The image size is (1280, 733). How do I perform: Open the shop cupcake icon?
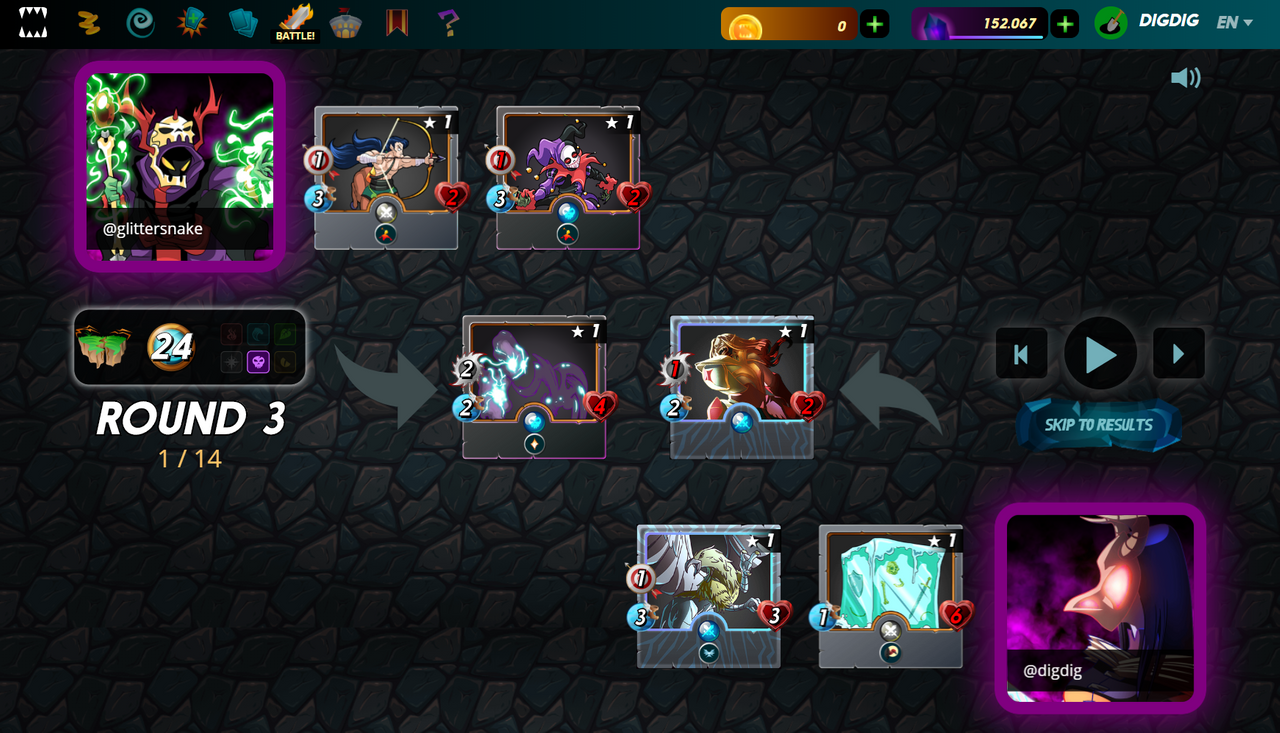point(346,23)
